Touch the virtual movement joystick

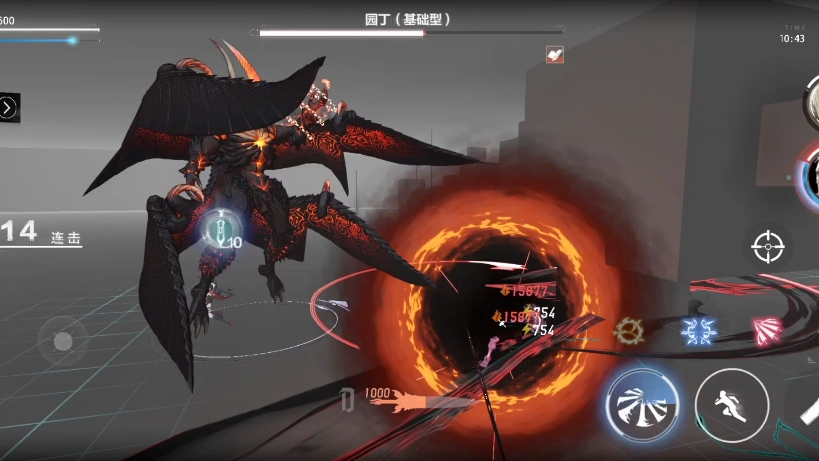point(62,341)
